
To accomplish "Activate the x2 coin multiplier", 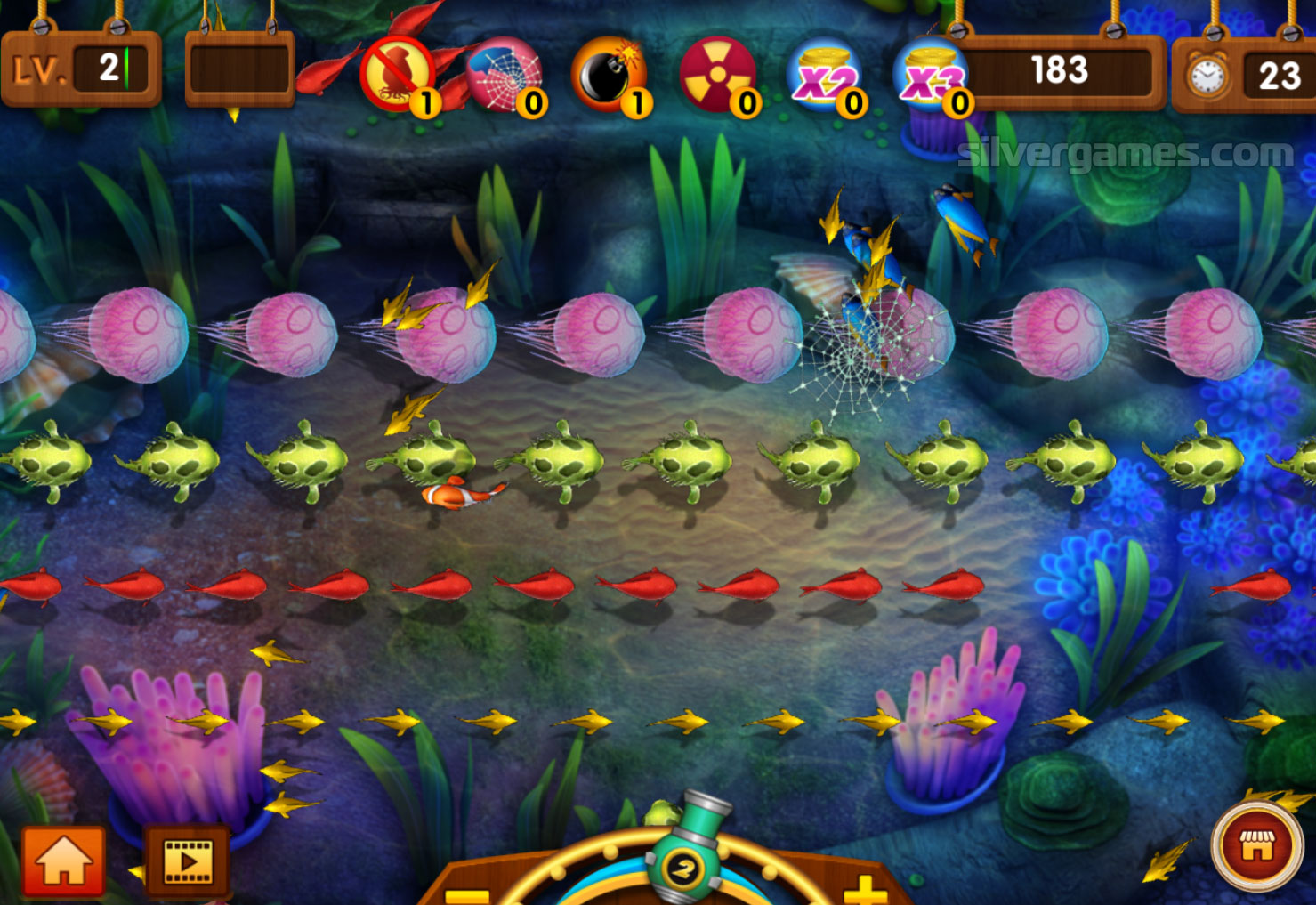I will [x=824, y=76].
